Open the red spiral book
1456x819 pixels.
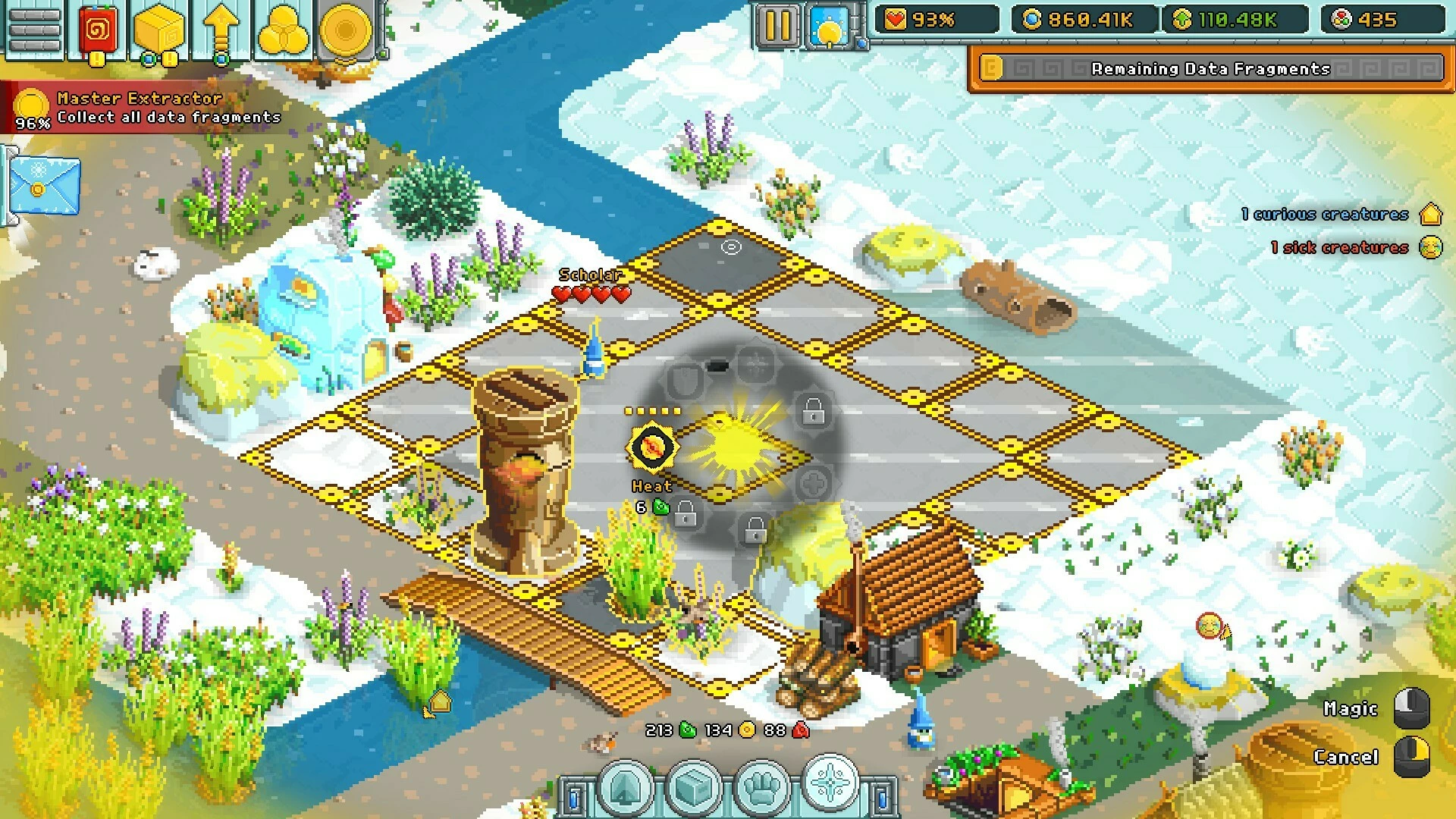(98, 30)
